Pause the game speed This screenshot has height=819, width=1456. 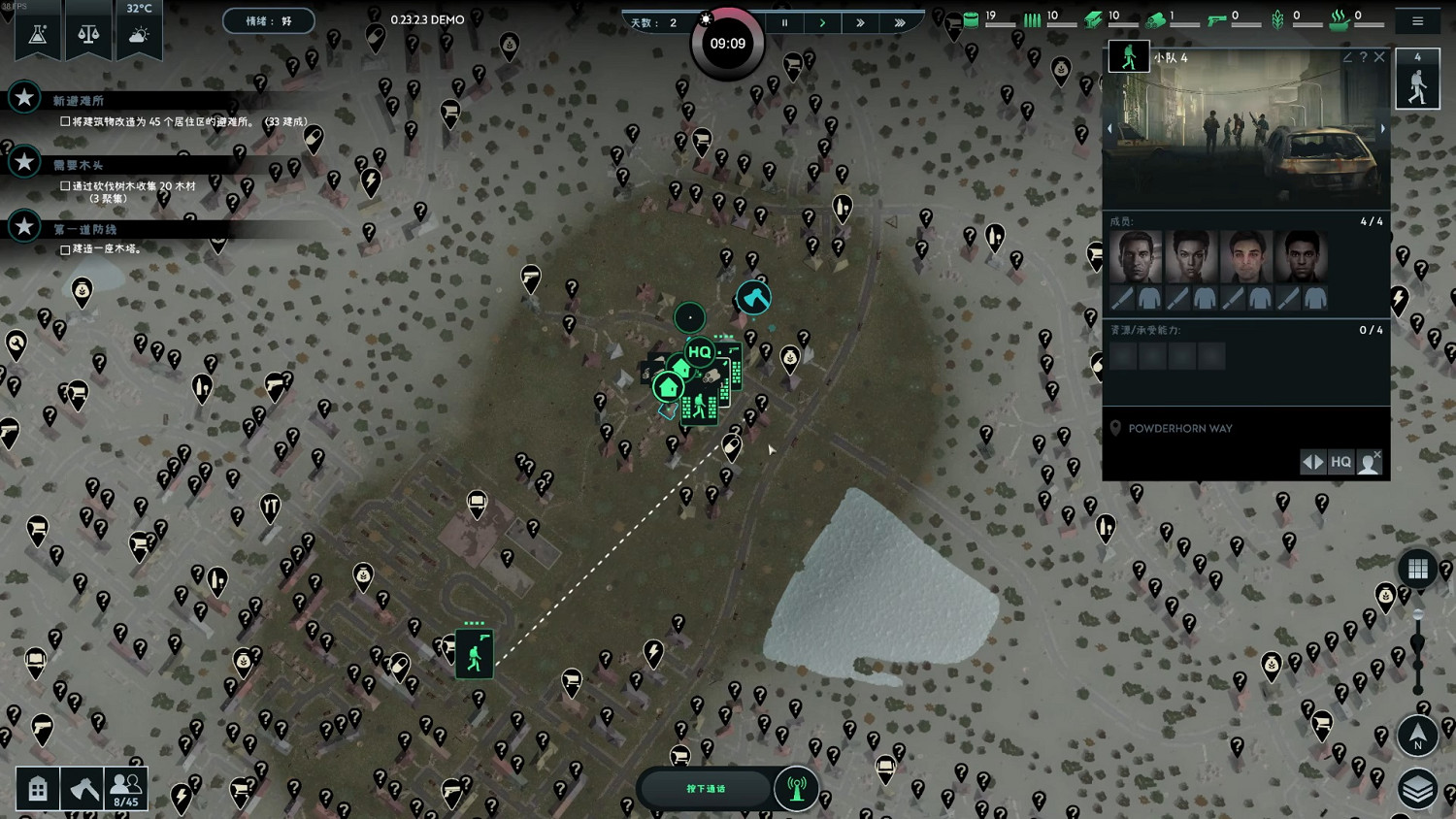coord(784,22)
